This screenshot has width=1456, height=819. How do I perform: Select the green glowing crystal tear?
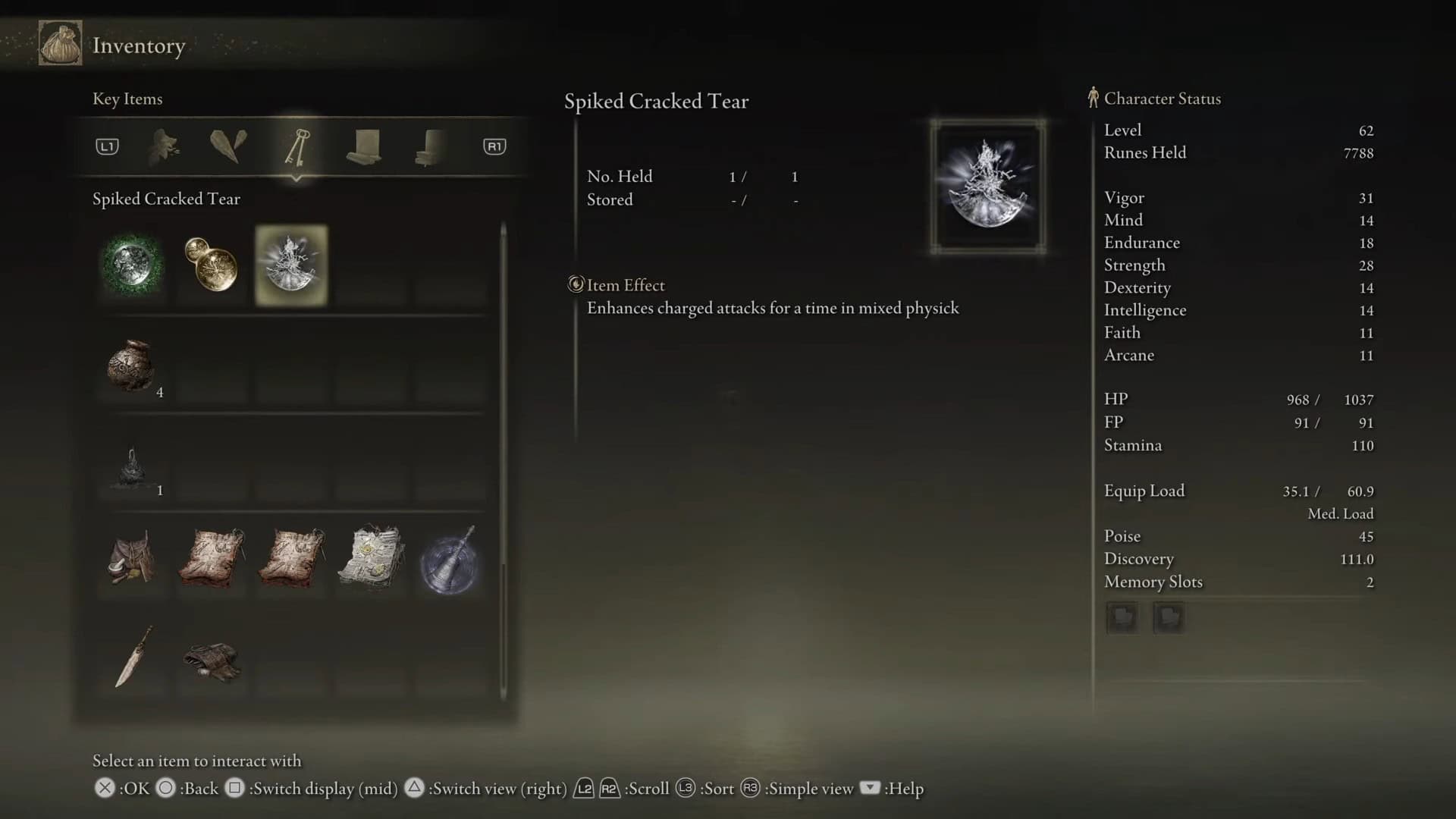133,265
